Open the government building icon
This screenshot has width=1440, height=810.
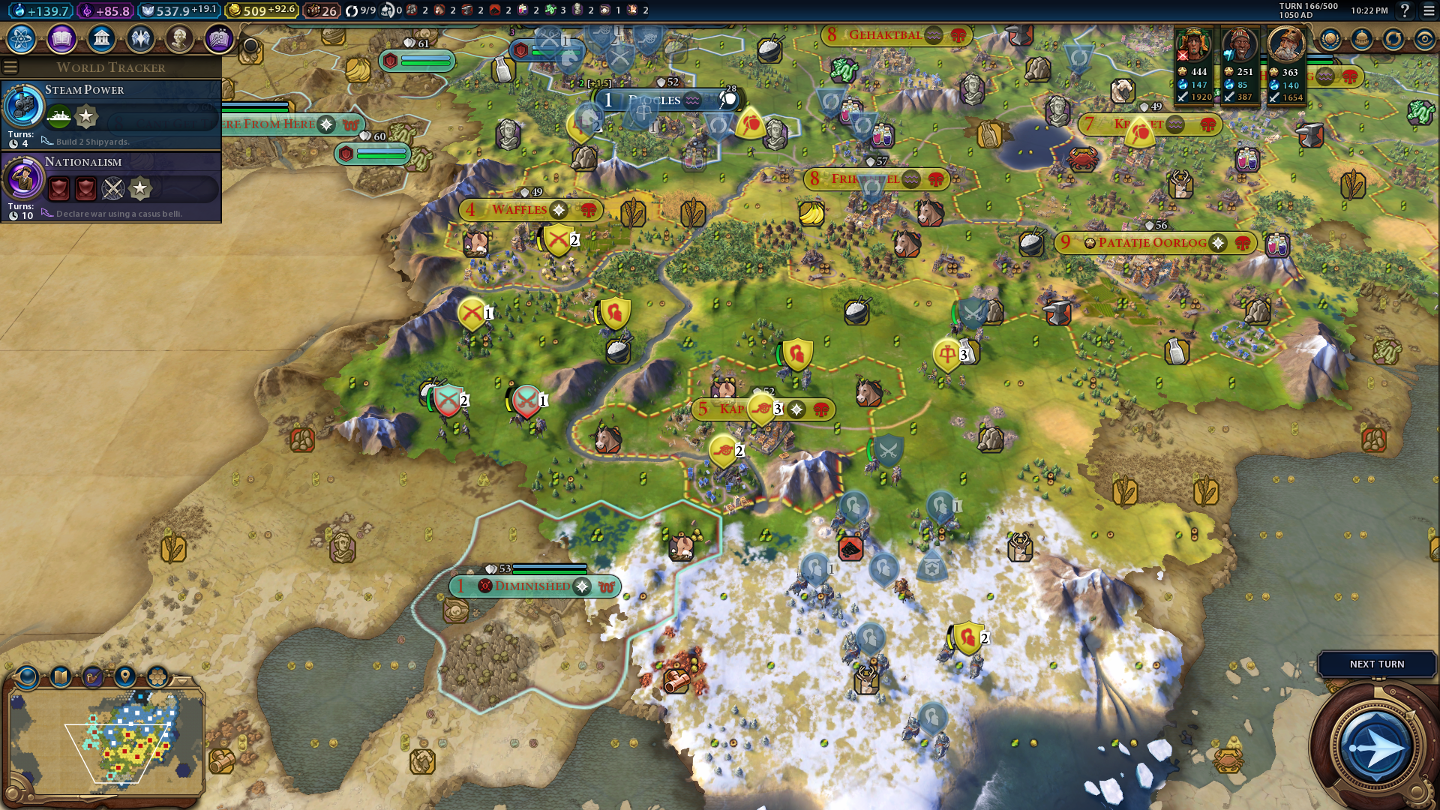[101, 39]
